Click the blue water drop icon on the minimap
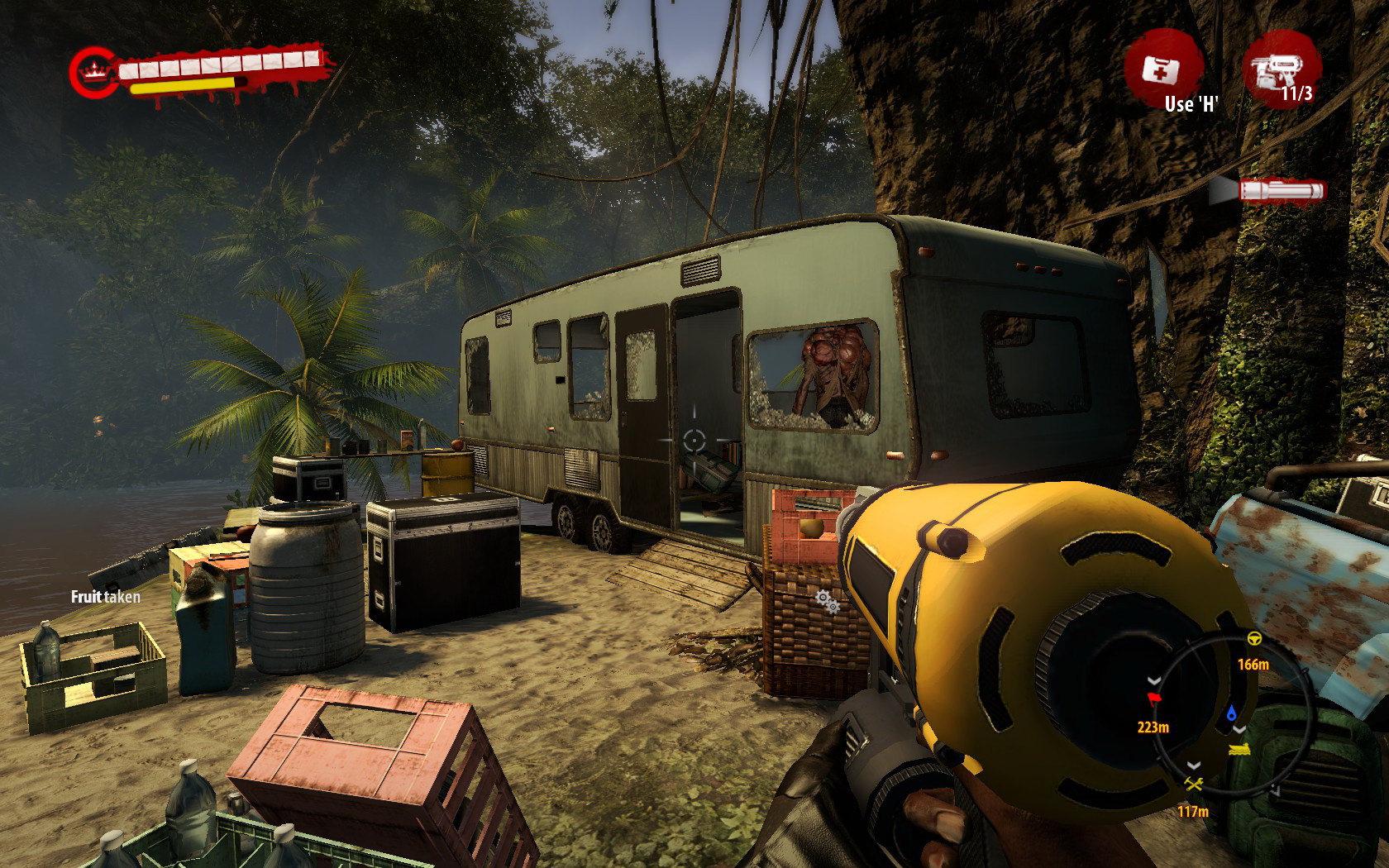This screenshot has width=1389, height=868. coord(1232,713)
